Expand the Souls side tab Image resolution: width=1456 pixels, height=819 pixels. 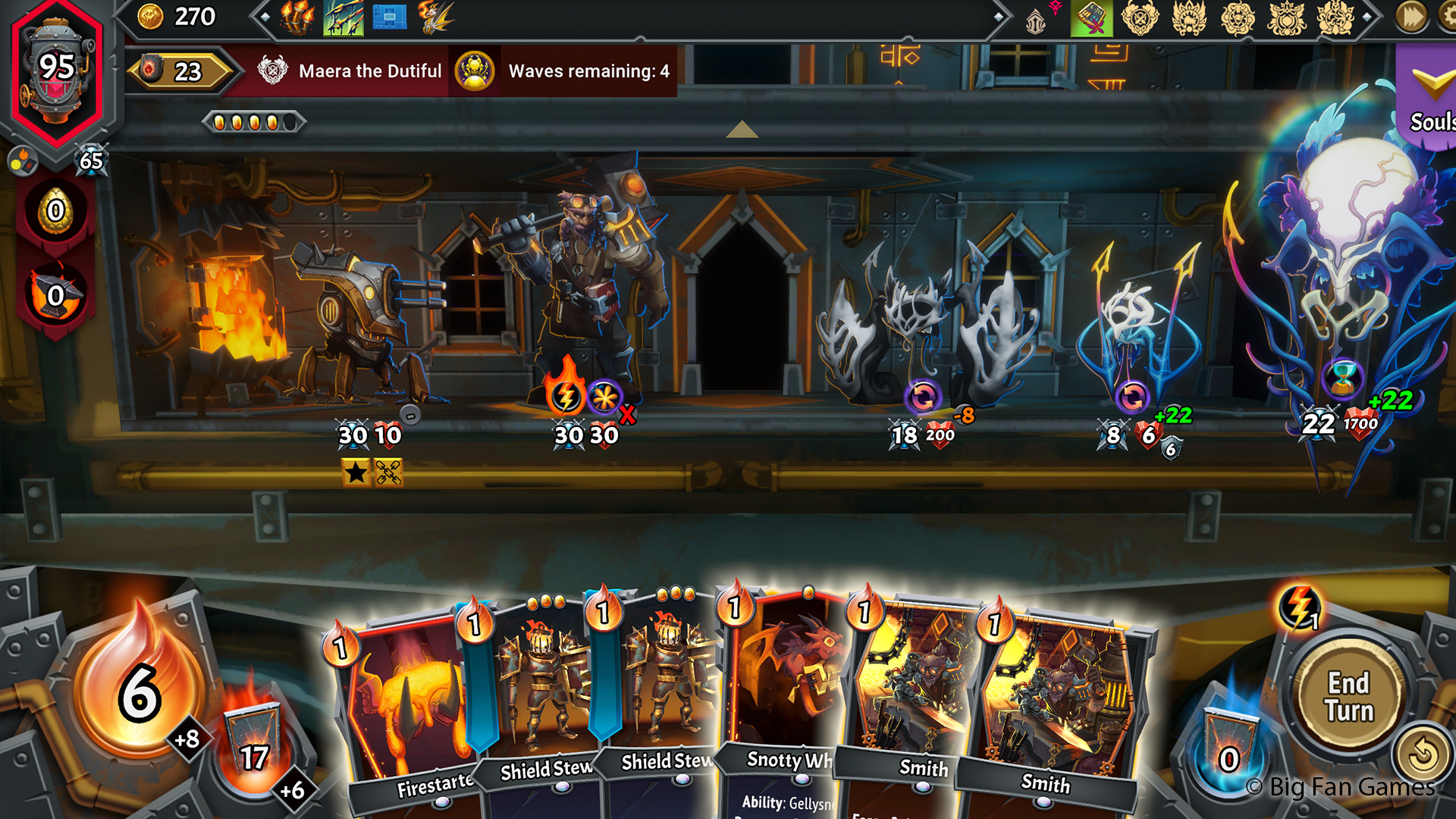[1429, 99]
